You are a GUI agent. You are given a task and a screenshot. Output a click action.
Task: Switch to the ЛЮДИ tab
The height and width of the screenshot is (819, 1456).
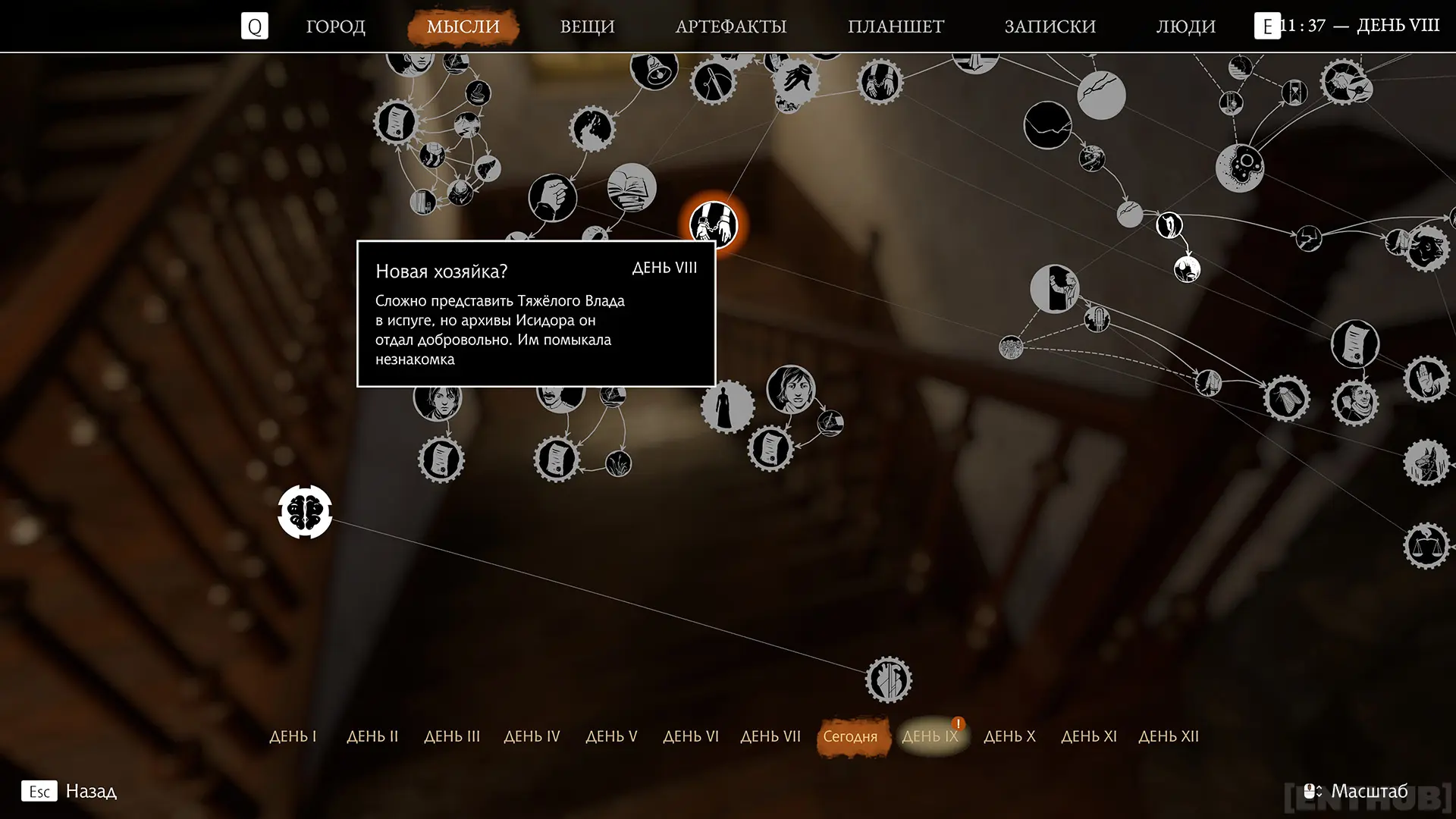coord(1185,27)
